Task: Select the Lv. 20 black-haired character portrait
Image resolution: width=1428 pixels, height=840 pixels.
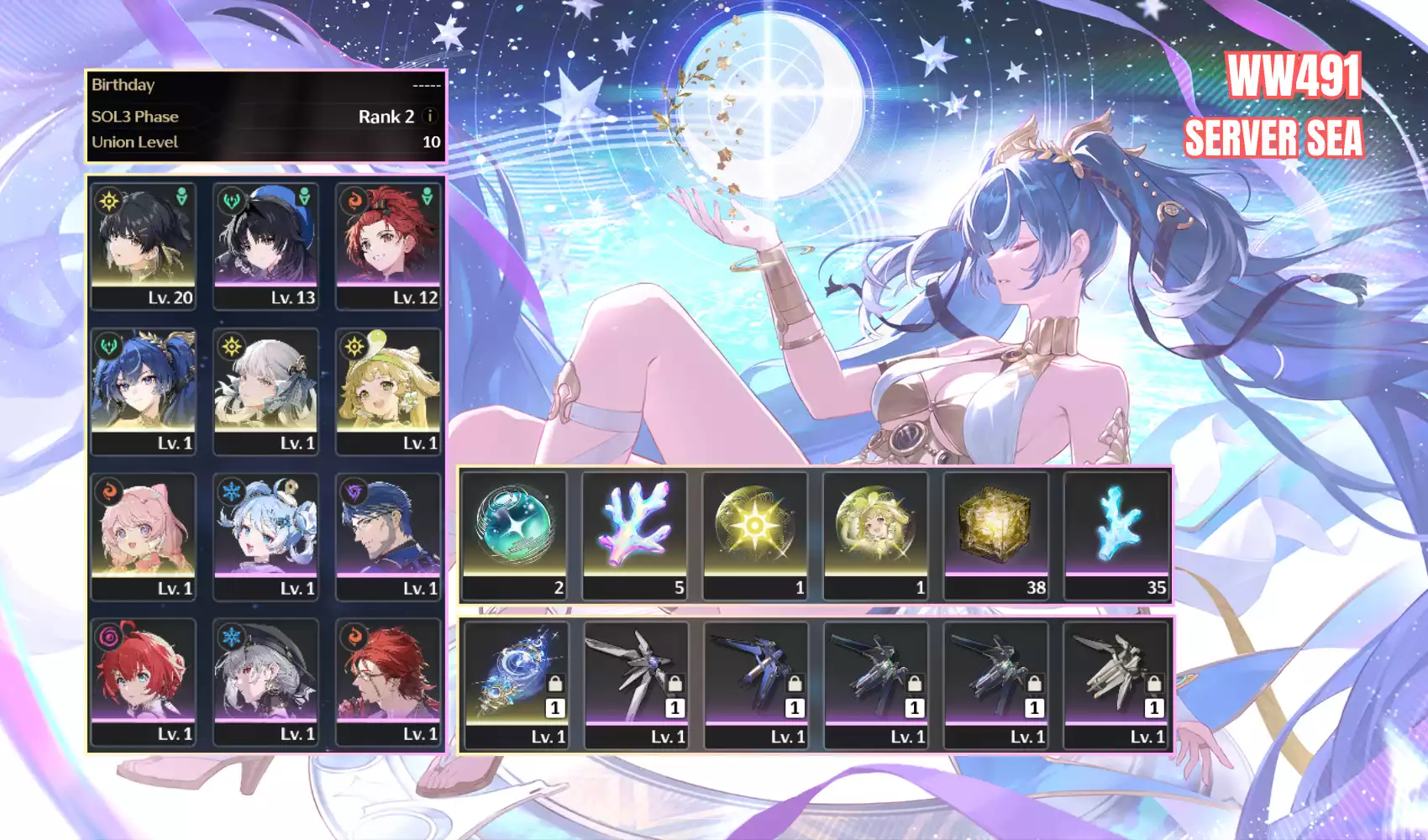Action: [x=144, y=246]
